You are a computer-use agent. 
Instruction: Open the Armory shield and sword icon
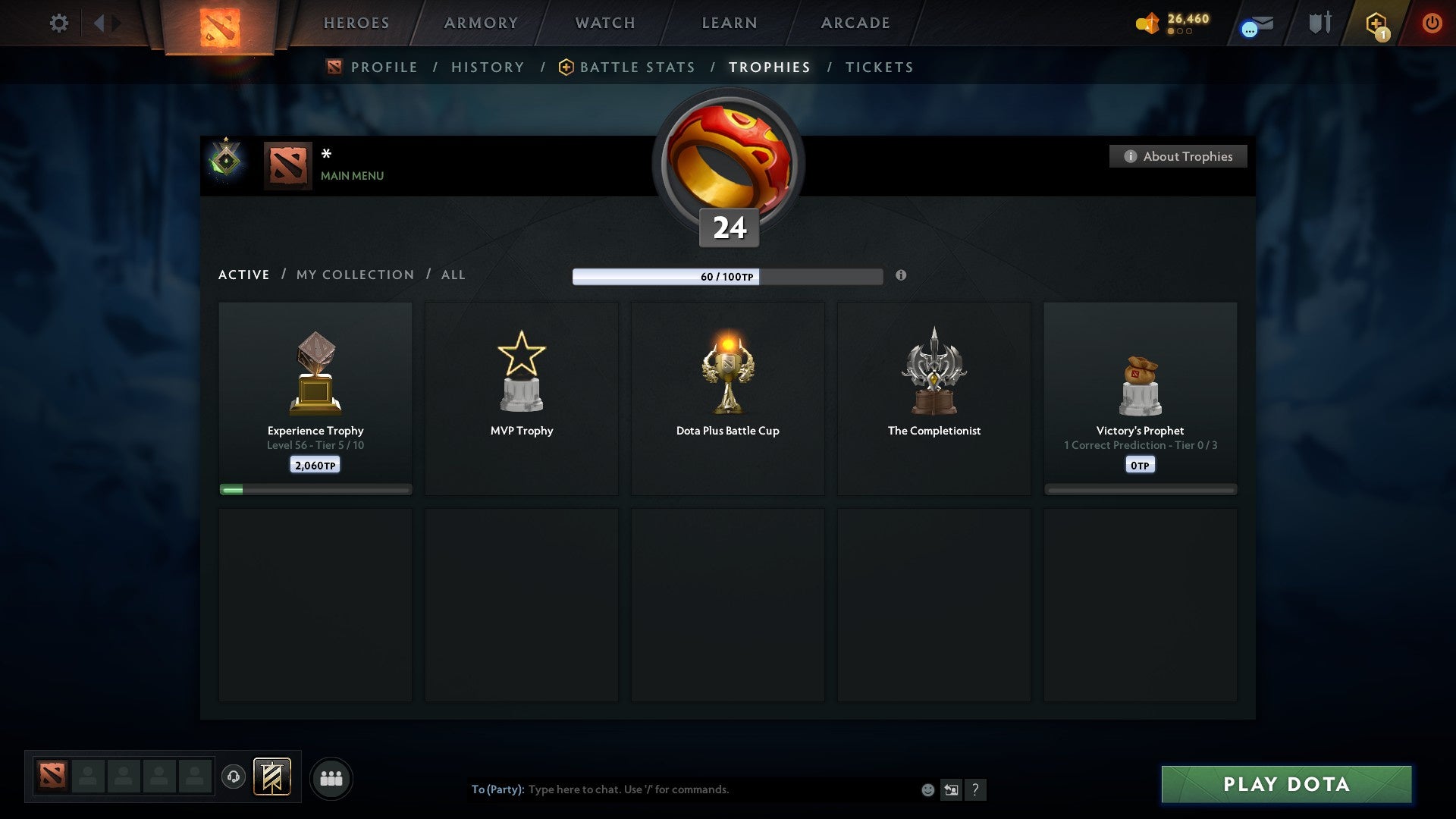coord(1319,23)
